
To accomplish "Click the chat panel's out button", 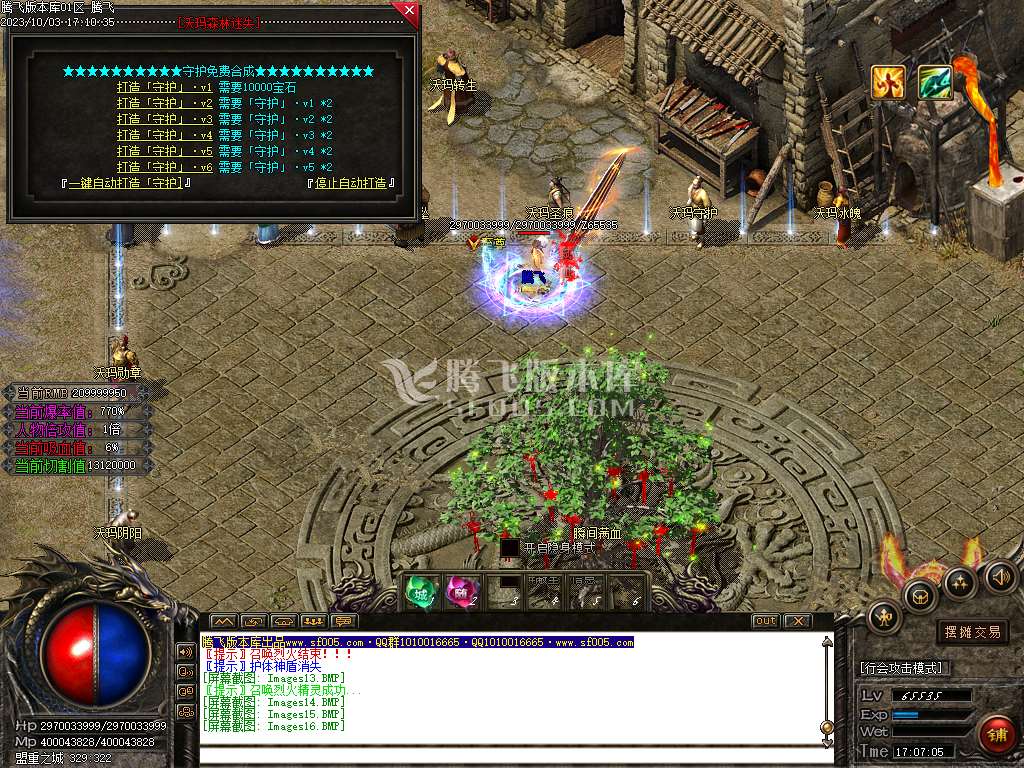I will pyautogui.click(x=765, y=621).
